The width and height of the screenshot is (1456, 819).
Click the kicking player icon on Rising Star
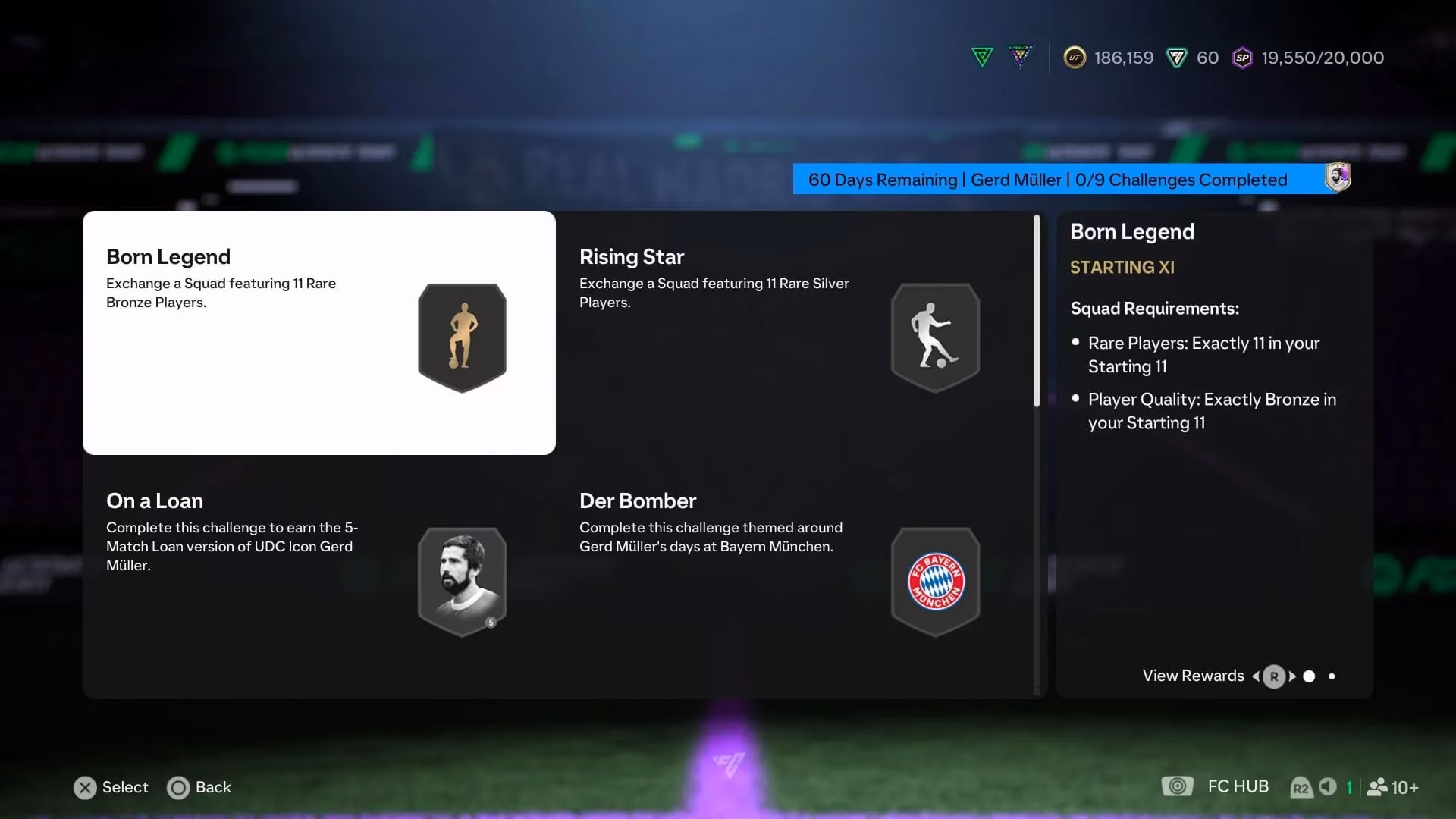point(934,336)
